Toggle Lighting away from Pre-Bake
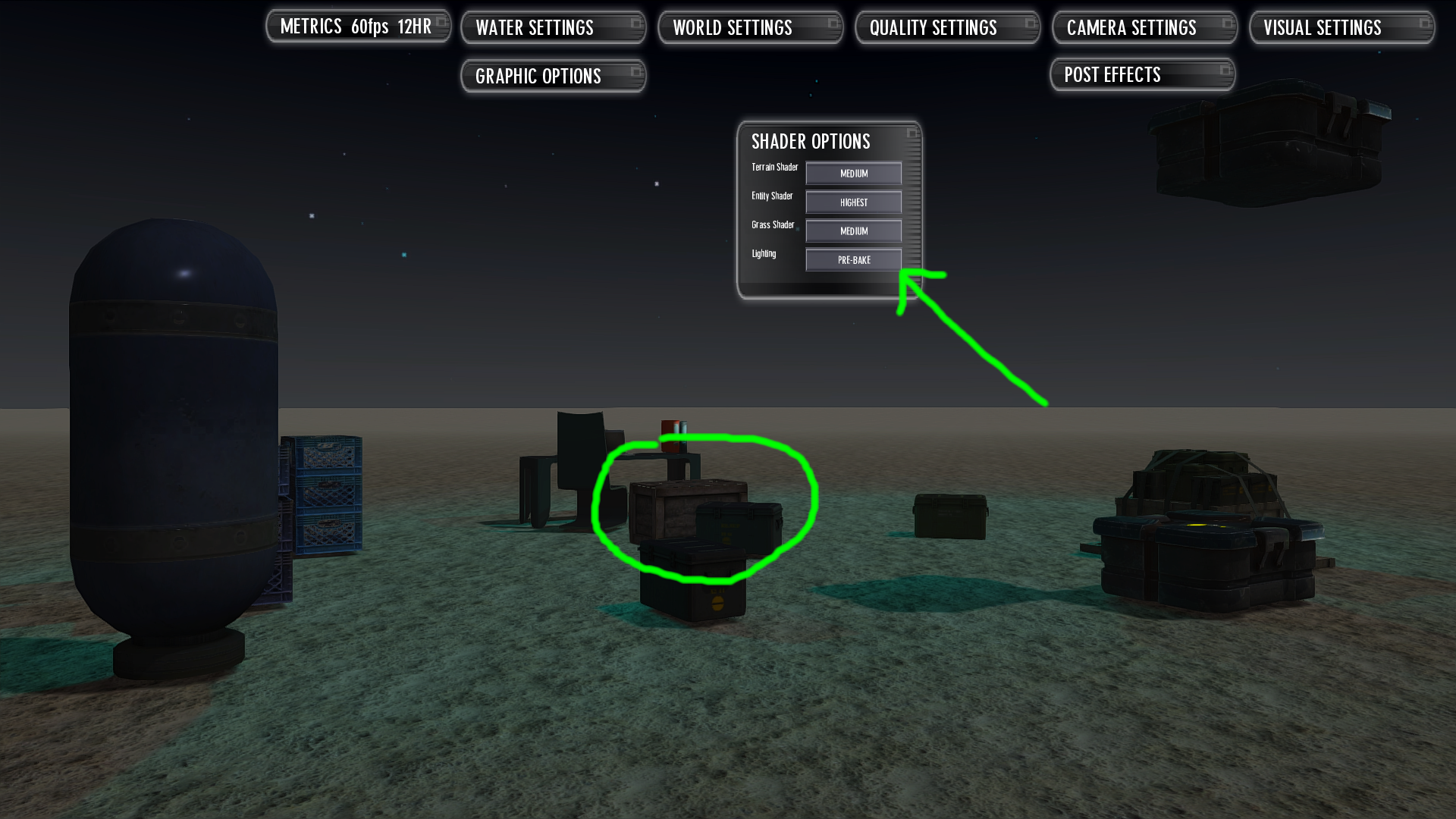This screenshot has height=819, width=1456. (x=852, y=259)
